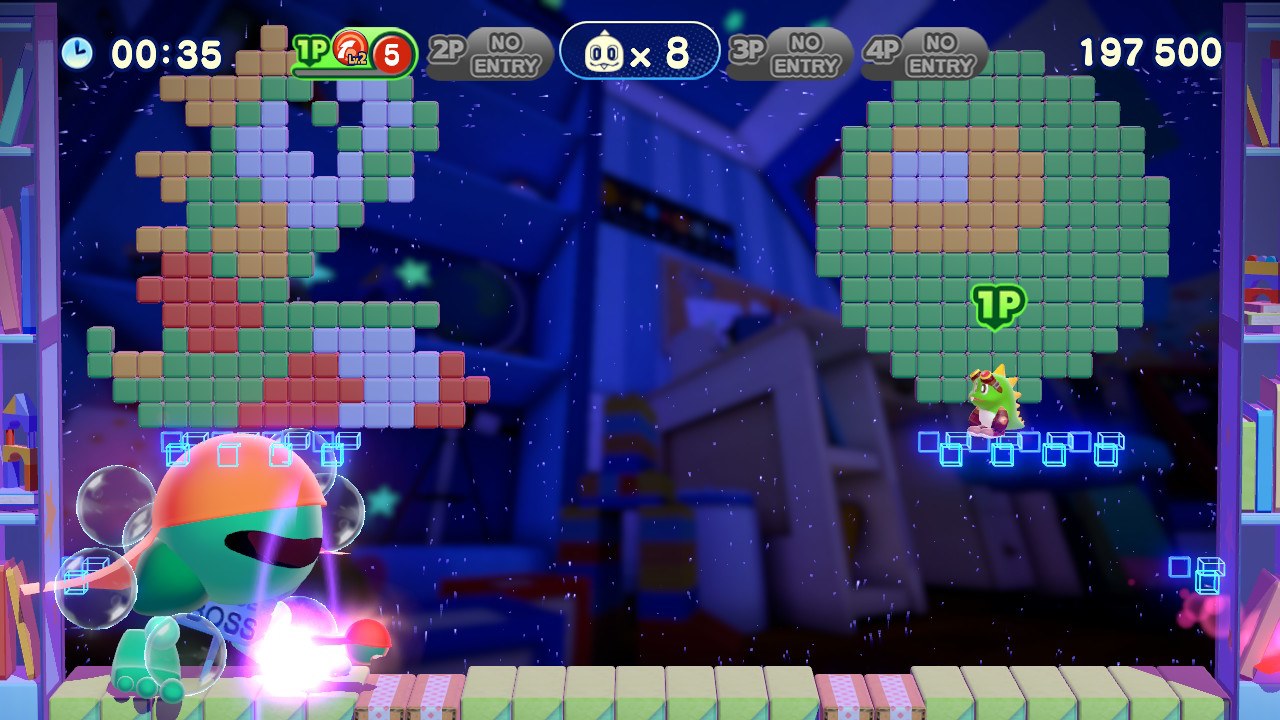Click the 2P No Entry slot

coord(490,54)
